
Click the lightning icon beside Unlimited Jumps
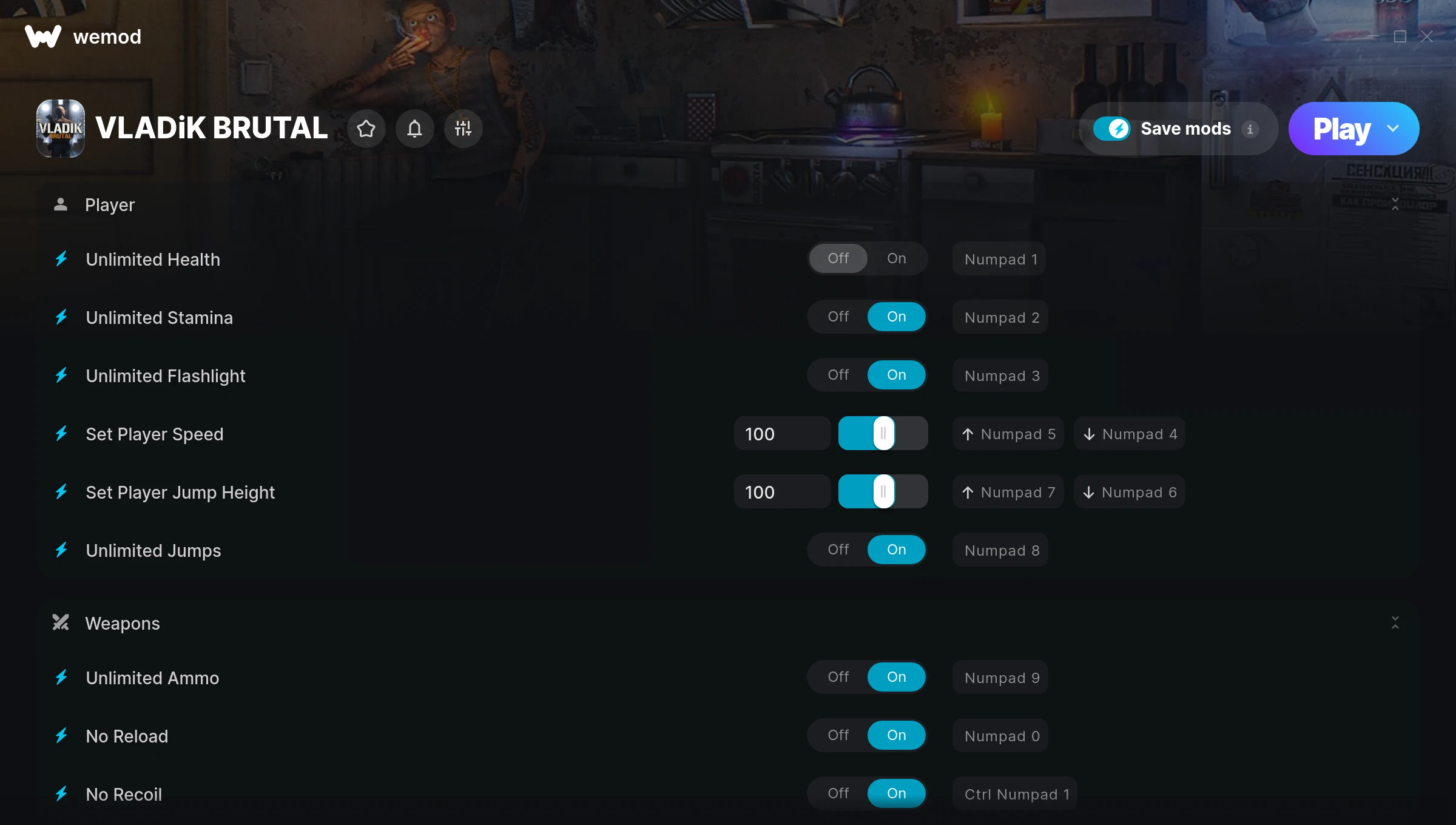[x=61, y=550]
